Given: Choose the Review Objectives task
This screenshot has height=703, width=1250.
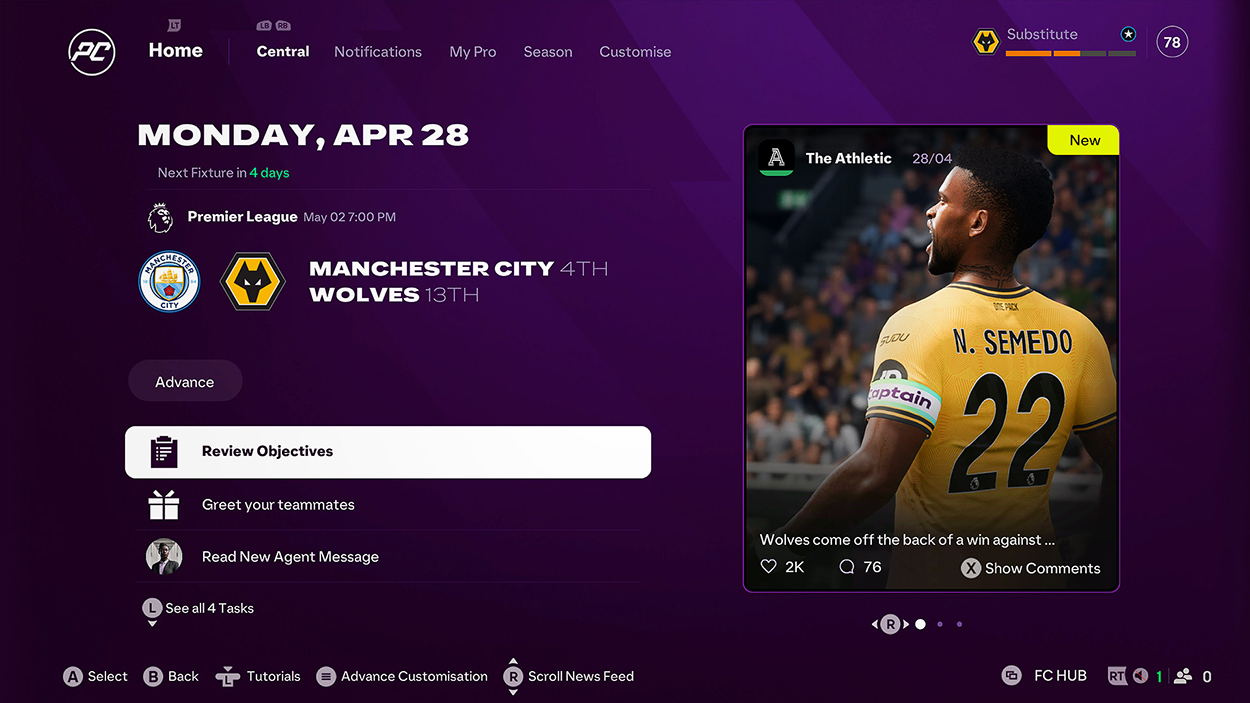Looking at the screenshot, I should click(388, 452).
